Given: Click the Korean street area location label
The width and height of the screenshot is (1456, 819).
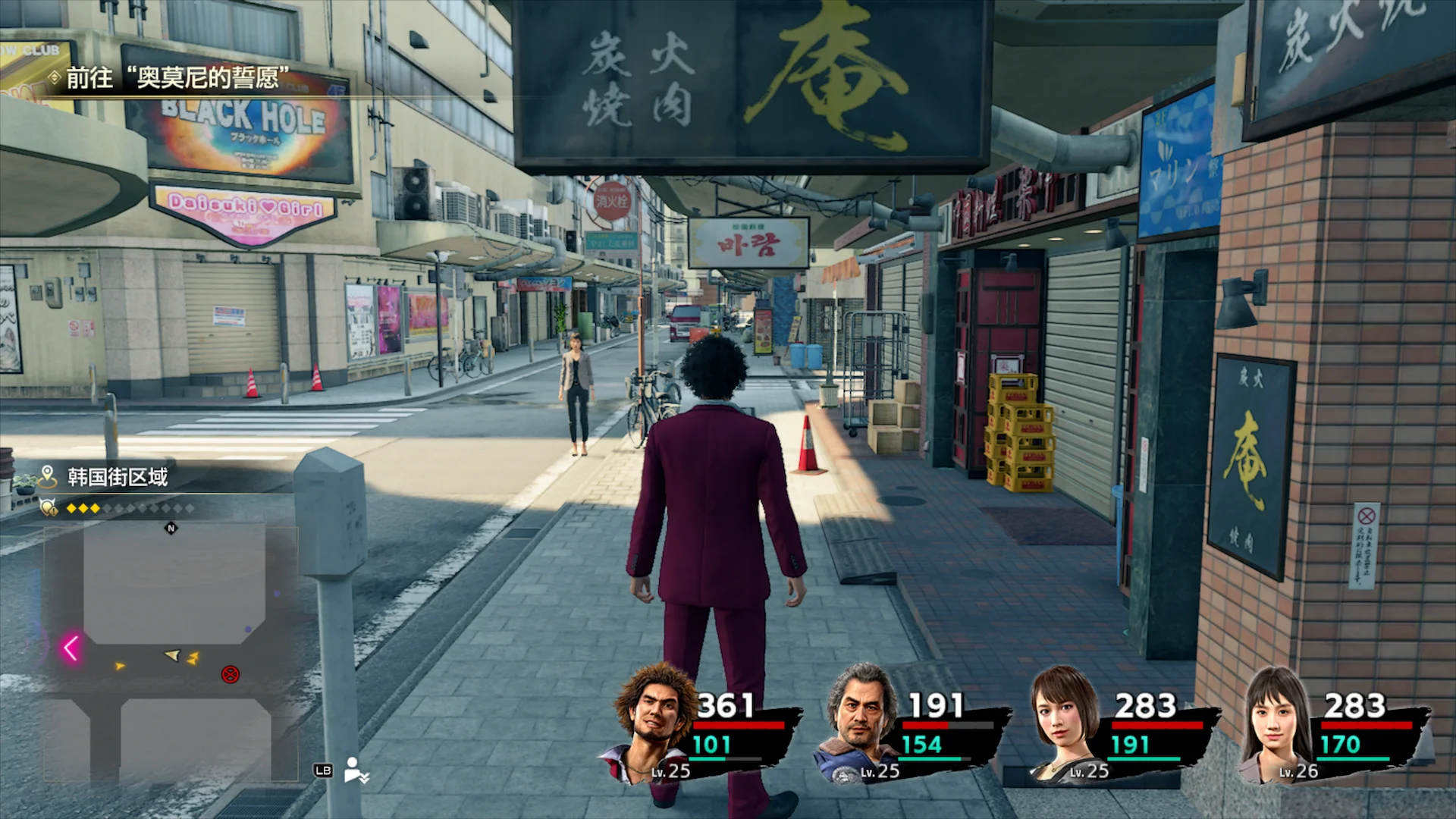Looking at the screenshot, I should click(x=118, y=477).
